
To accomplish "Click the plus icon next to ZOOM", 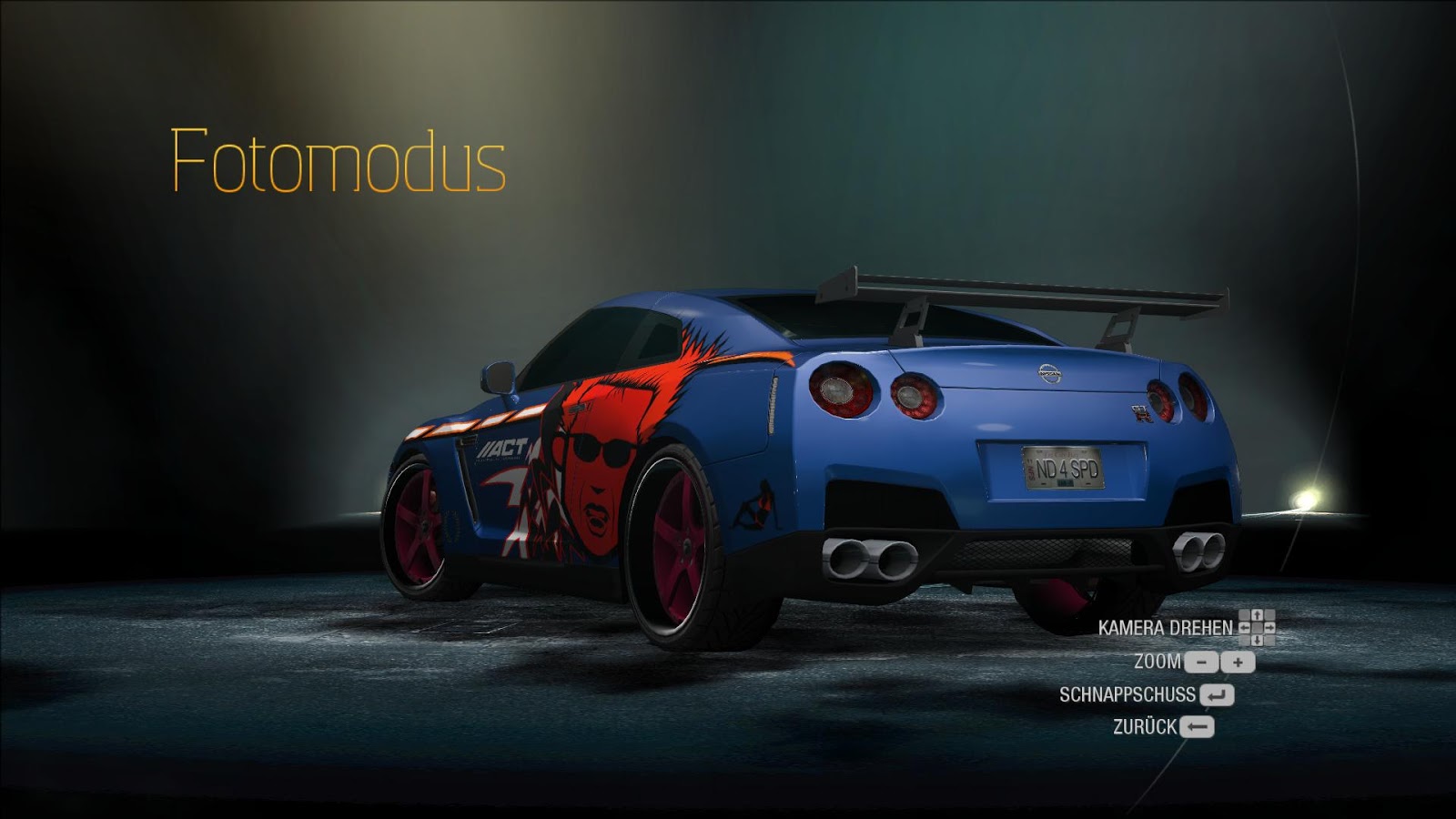I will point(1239,662).
